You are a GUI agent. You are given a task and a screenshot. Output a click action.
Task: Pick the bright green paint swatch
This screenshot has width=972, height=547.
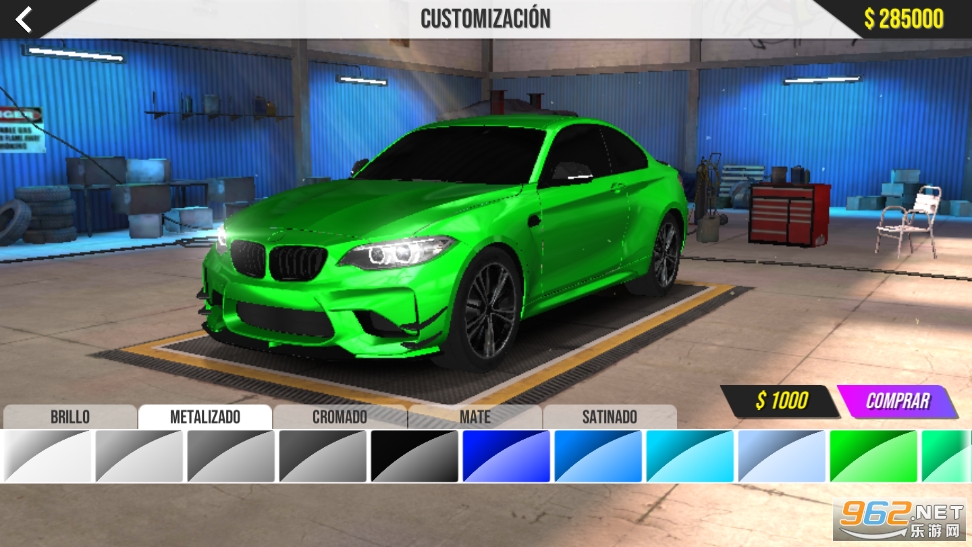pos(873,456)
